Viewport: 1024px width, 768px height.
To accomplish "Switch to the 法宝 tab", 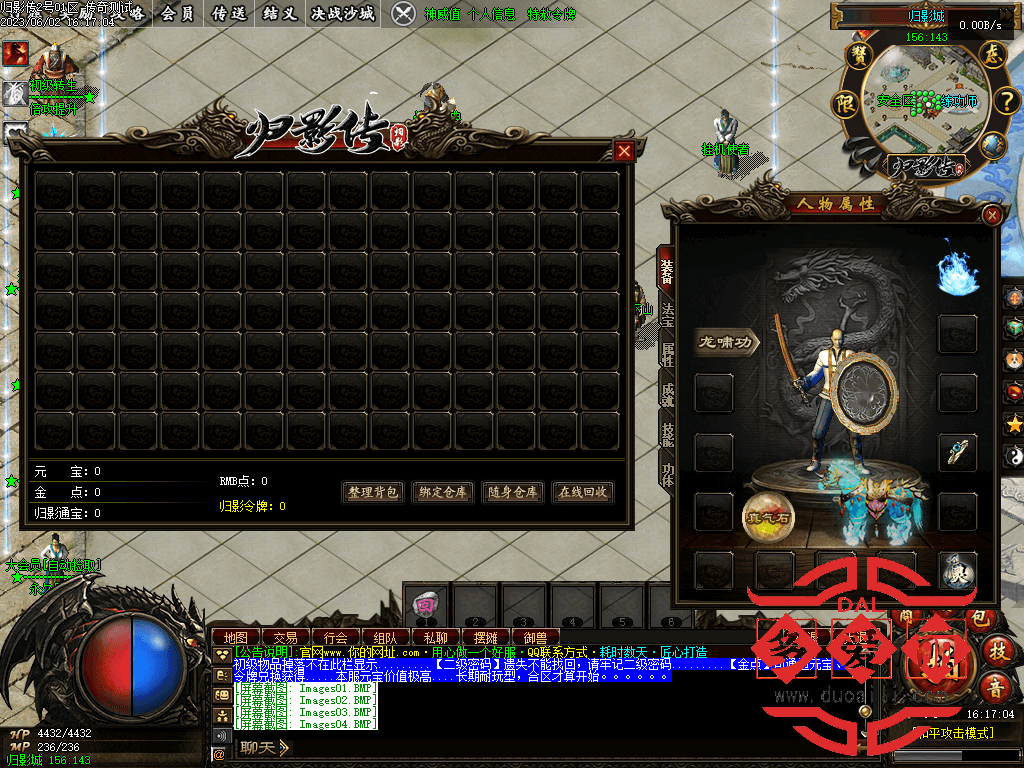I will (x=667, y=315).
